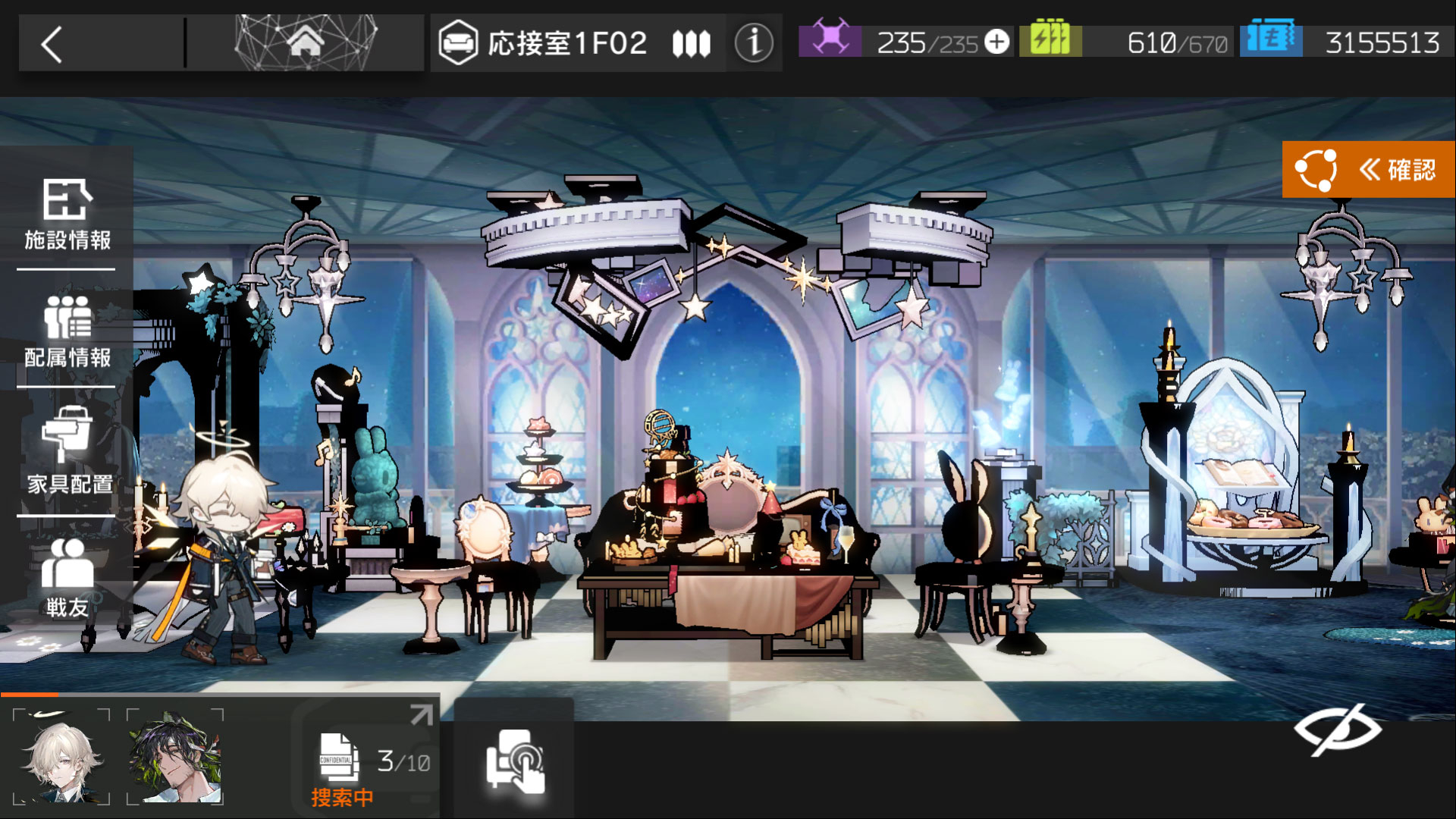Show the room info icon

coord(753,43)
